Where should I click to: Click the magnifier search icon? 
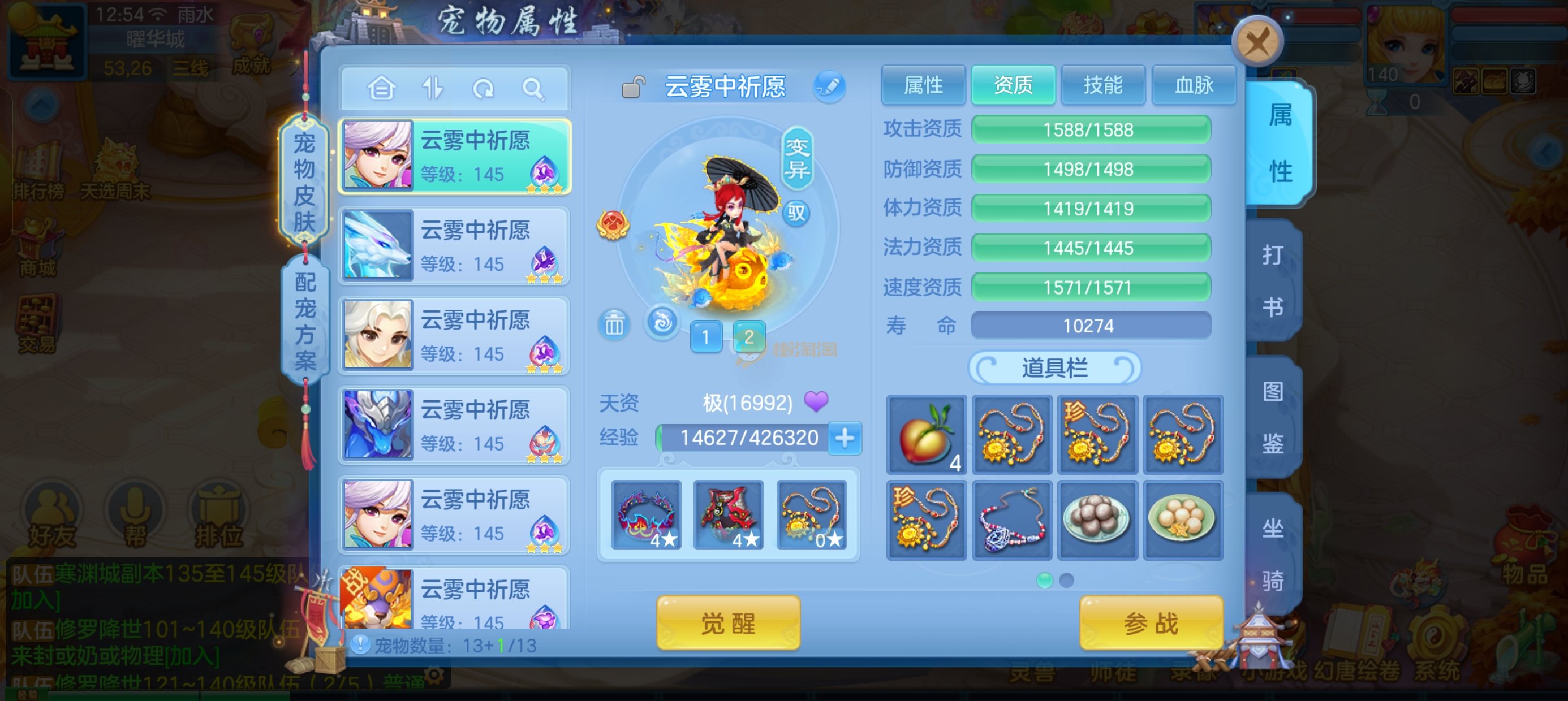pyautogui.click(x=533, y=89)
